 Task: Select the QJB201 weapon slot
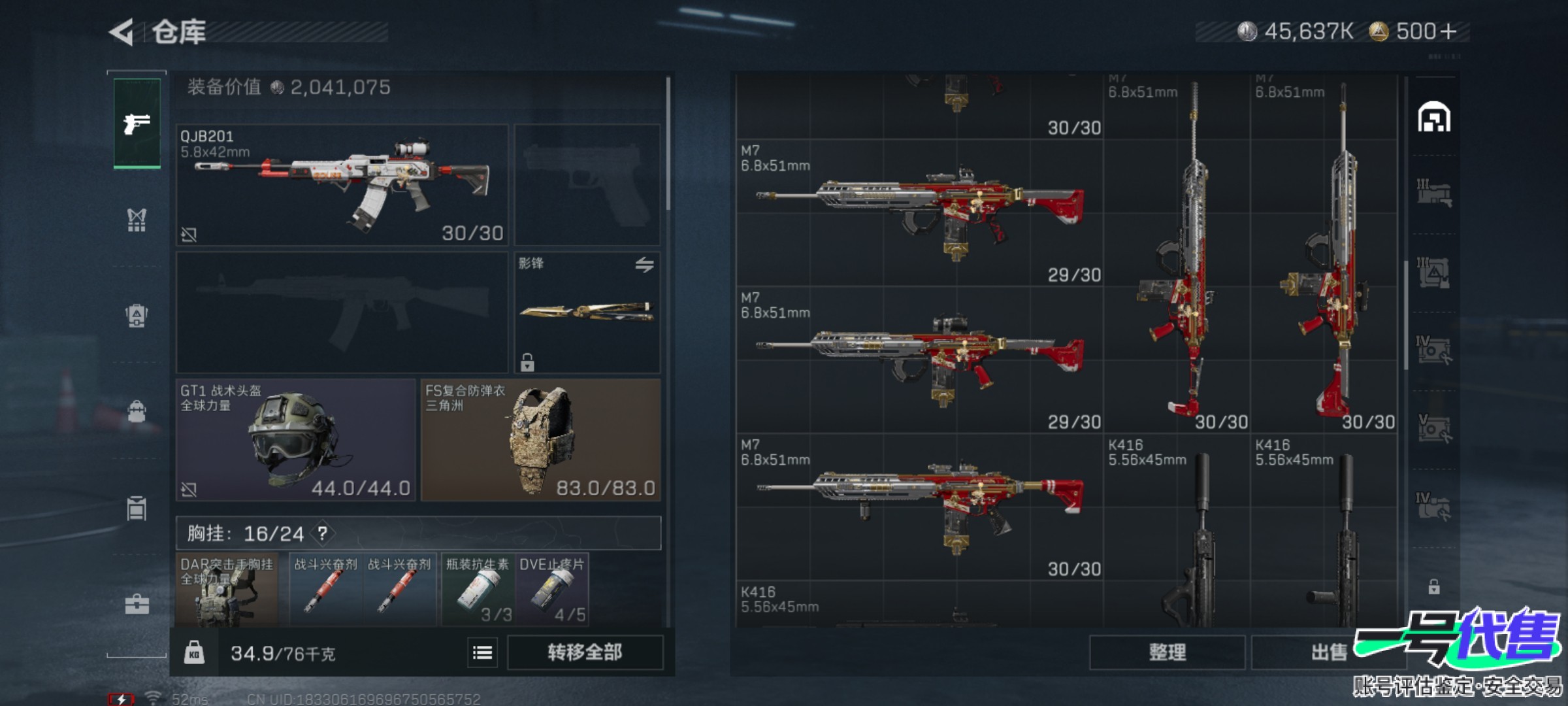pyautogui.click(x=342, y=185)
